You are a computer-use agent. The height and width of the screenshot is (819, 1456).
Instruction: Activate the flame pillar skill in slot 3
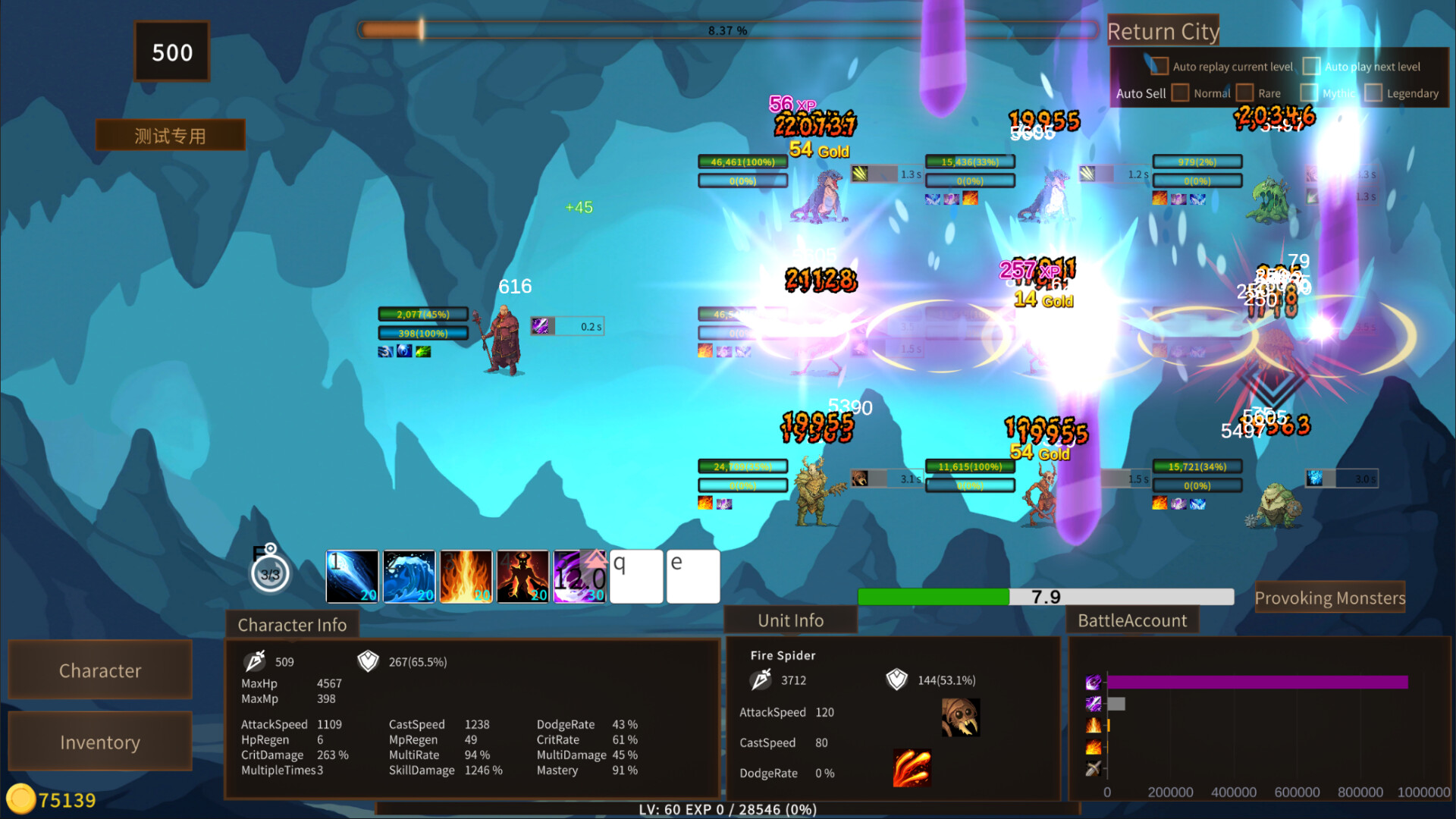click(466, 576)
